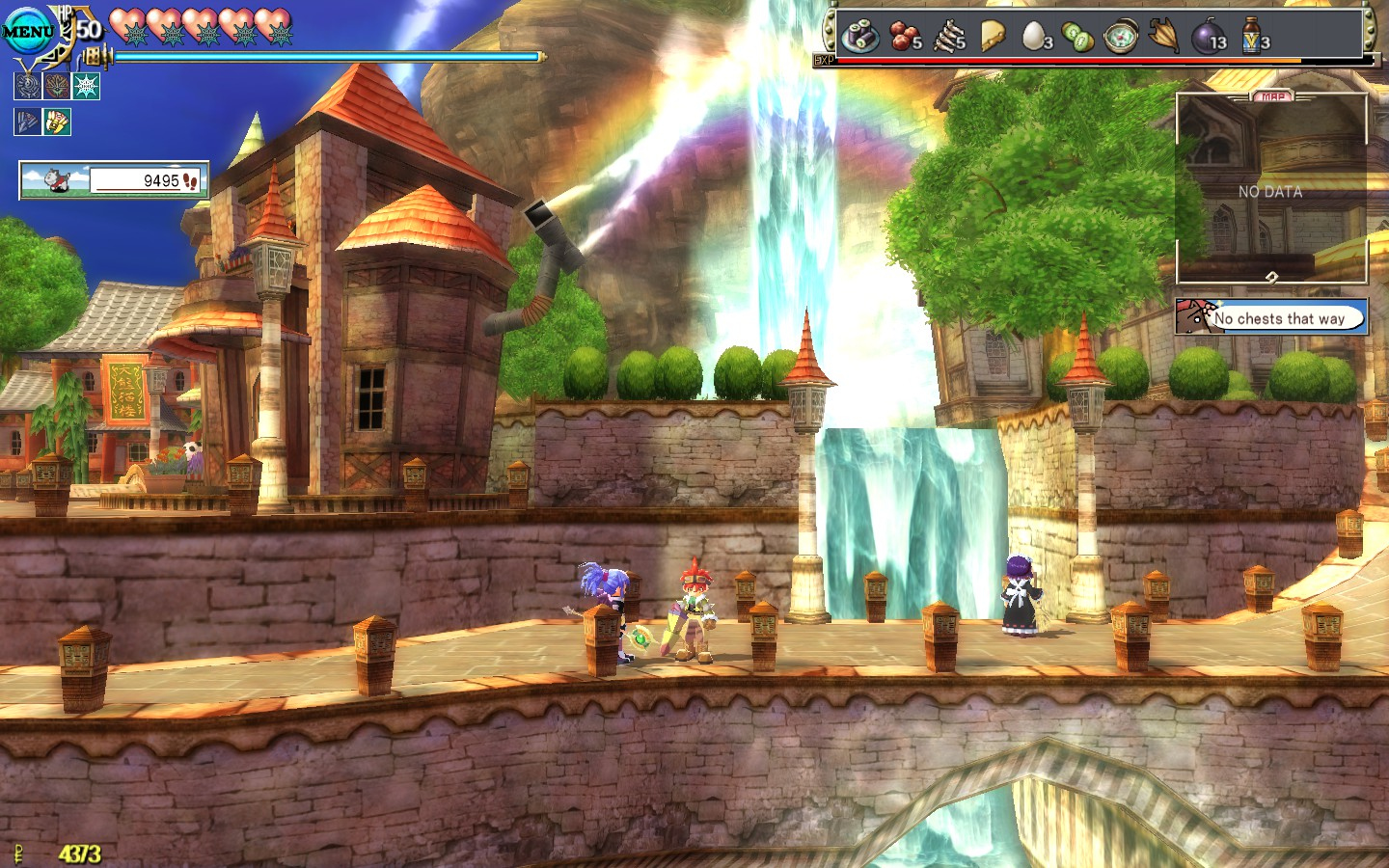Select the swirl spiral status icon

pos(28,87)
